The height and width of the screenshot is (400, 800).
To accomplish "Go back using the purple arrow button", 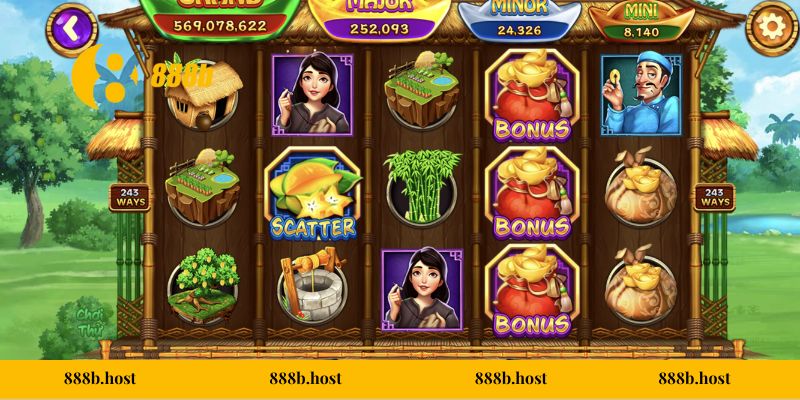I will click(69, 25).
